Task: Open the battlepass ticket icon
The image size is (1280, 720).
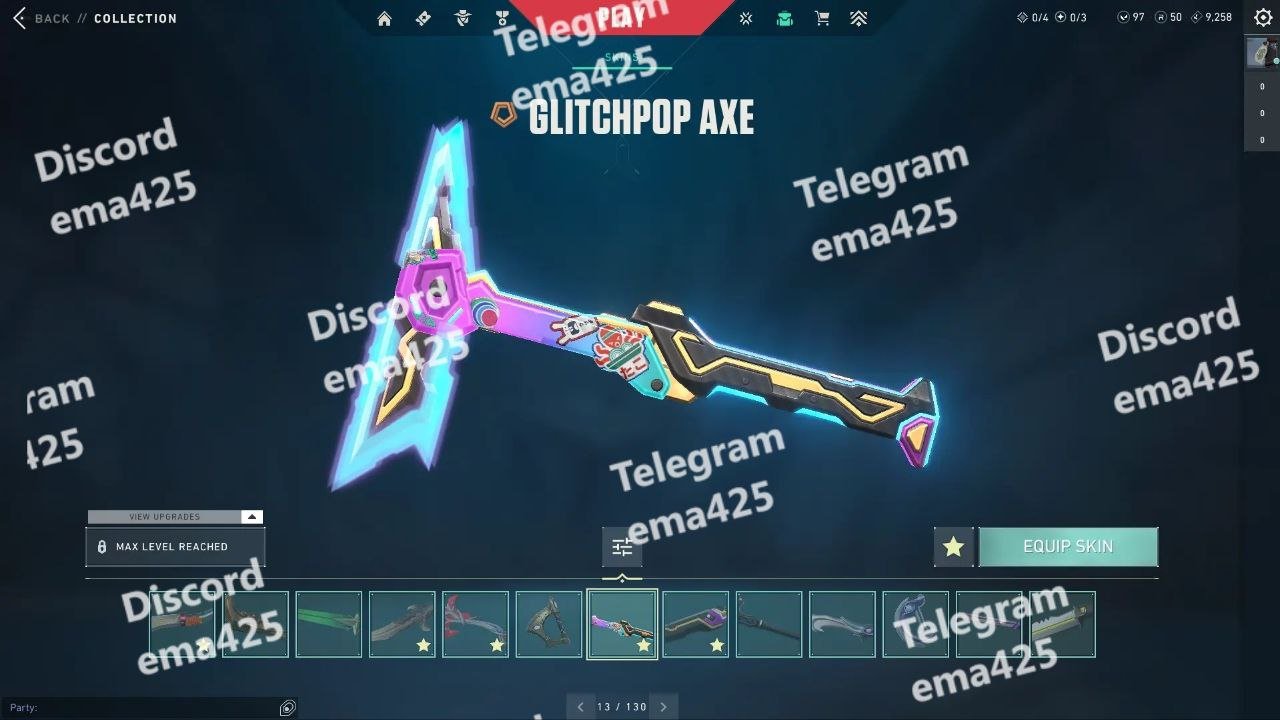Action: tap(423, 18)
